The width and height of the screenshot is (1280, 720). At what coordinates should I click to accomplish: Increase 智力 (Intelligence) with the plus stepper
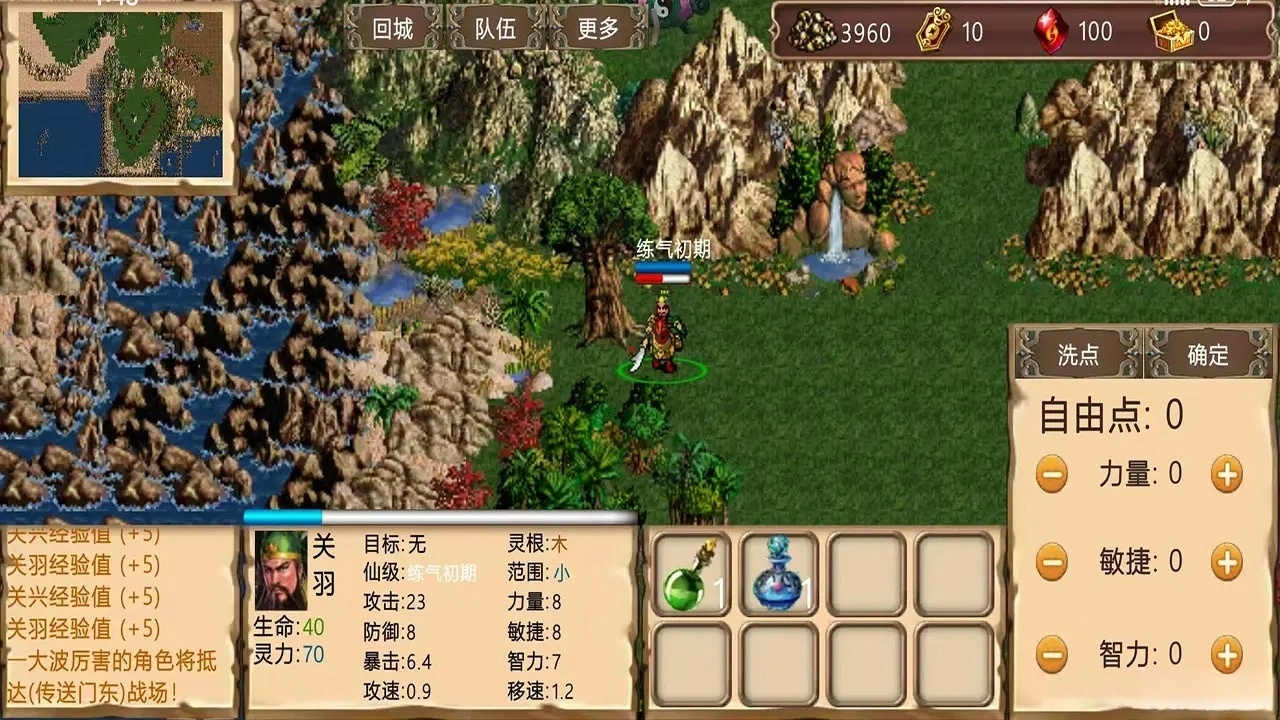click(1228, 658)
